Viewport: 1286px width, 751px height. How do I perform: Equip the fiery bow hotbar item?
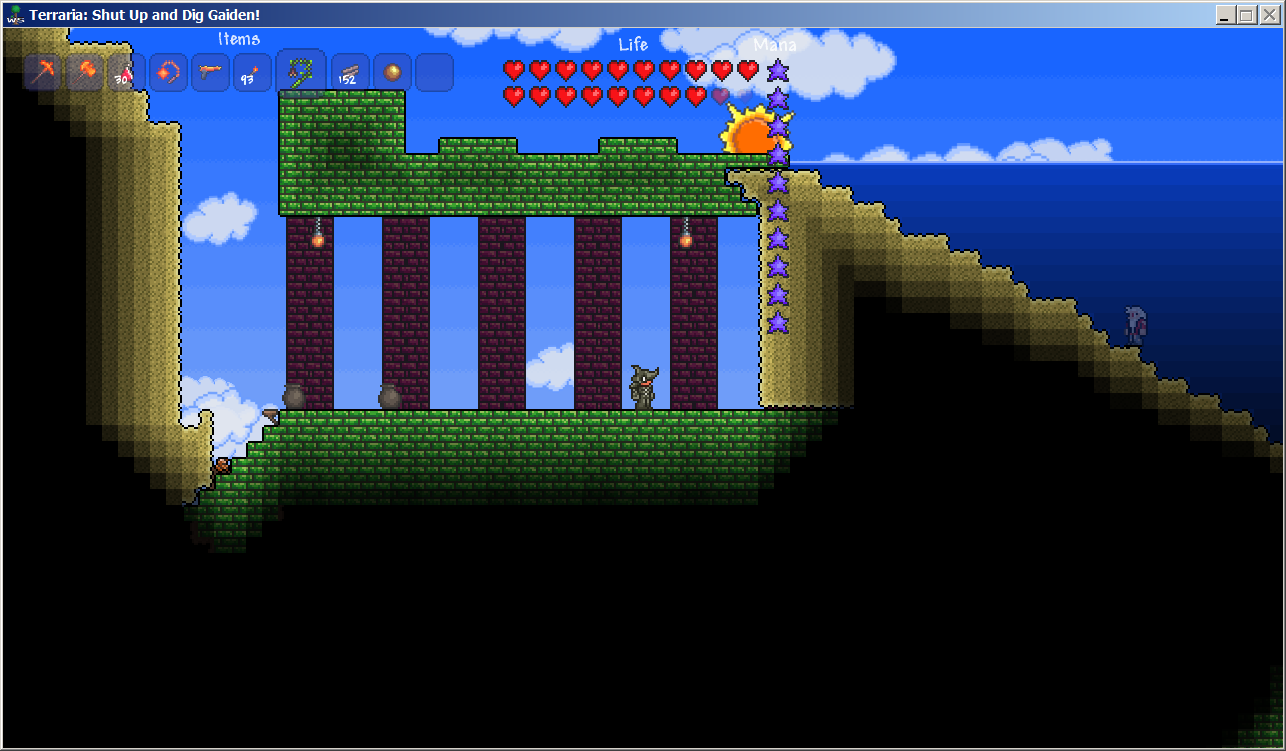coord(168,73)
